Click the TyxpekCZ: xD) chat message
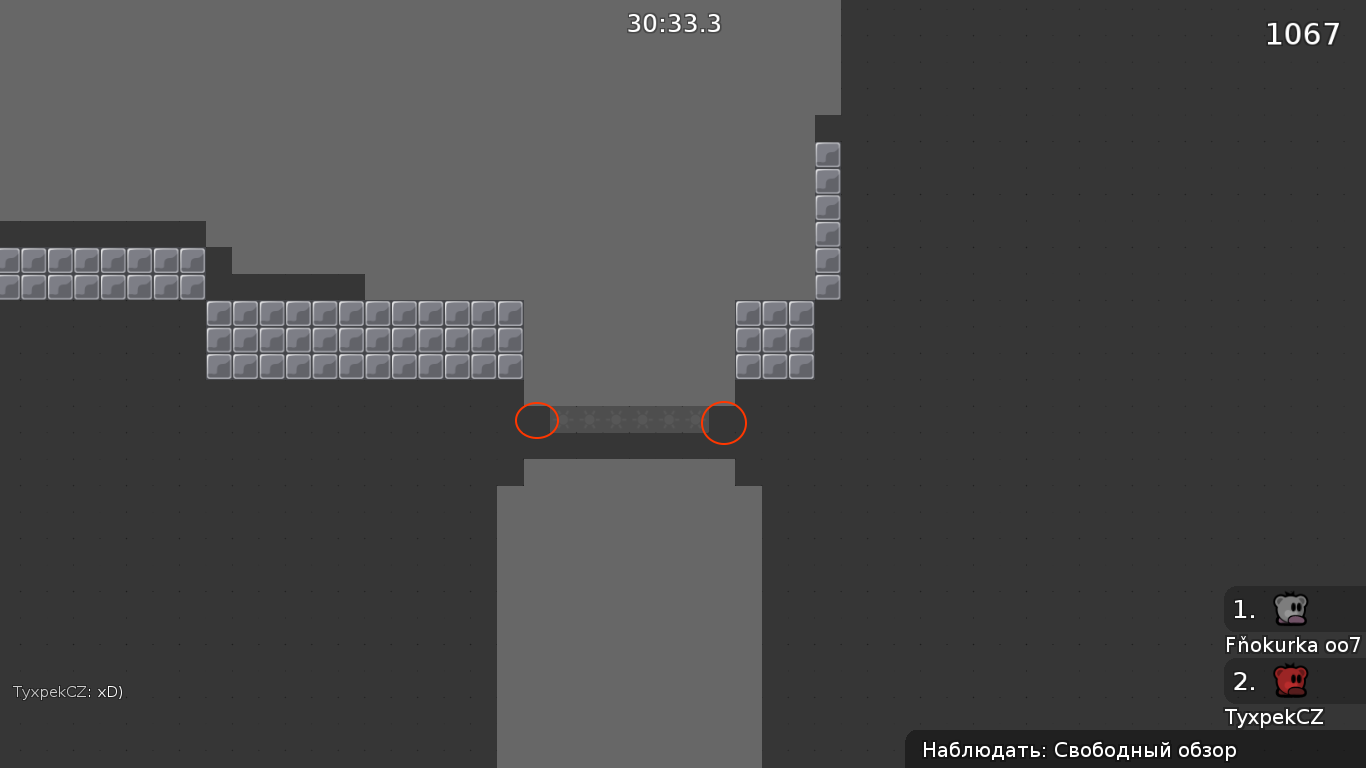 68,690
